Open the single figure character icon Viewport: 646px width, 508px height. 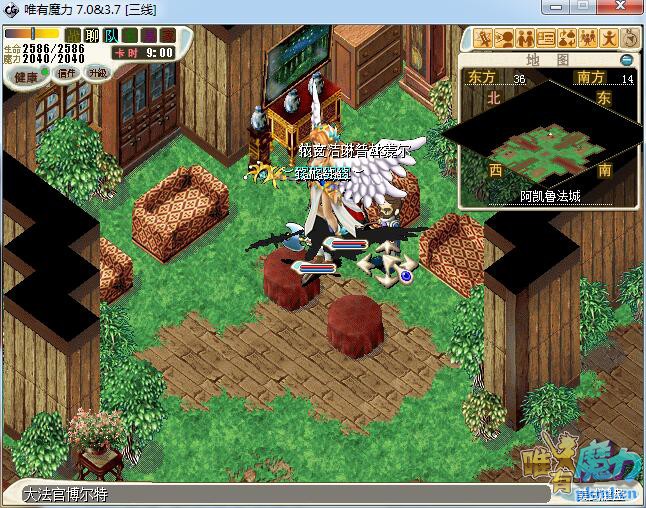coord(608,39)
